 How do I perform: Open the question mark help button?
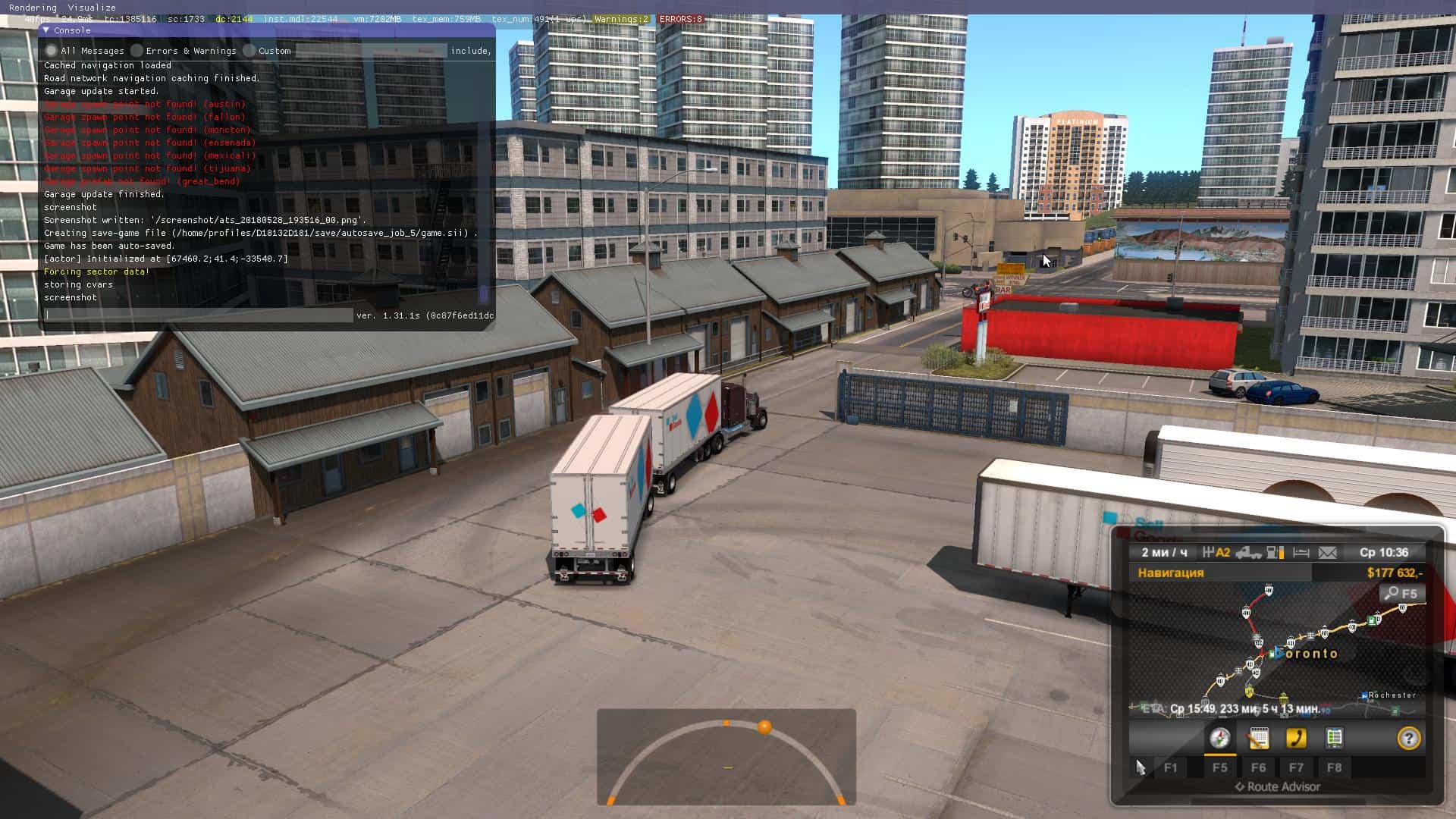tap(1408, 739)
